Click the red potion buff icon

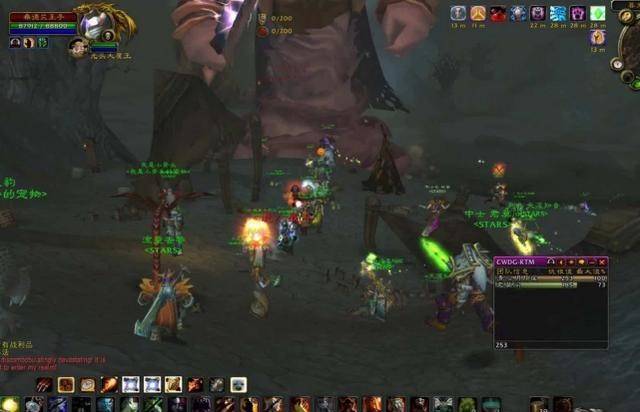point(498,13)
